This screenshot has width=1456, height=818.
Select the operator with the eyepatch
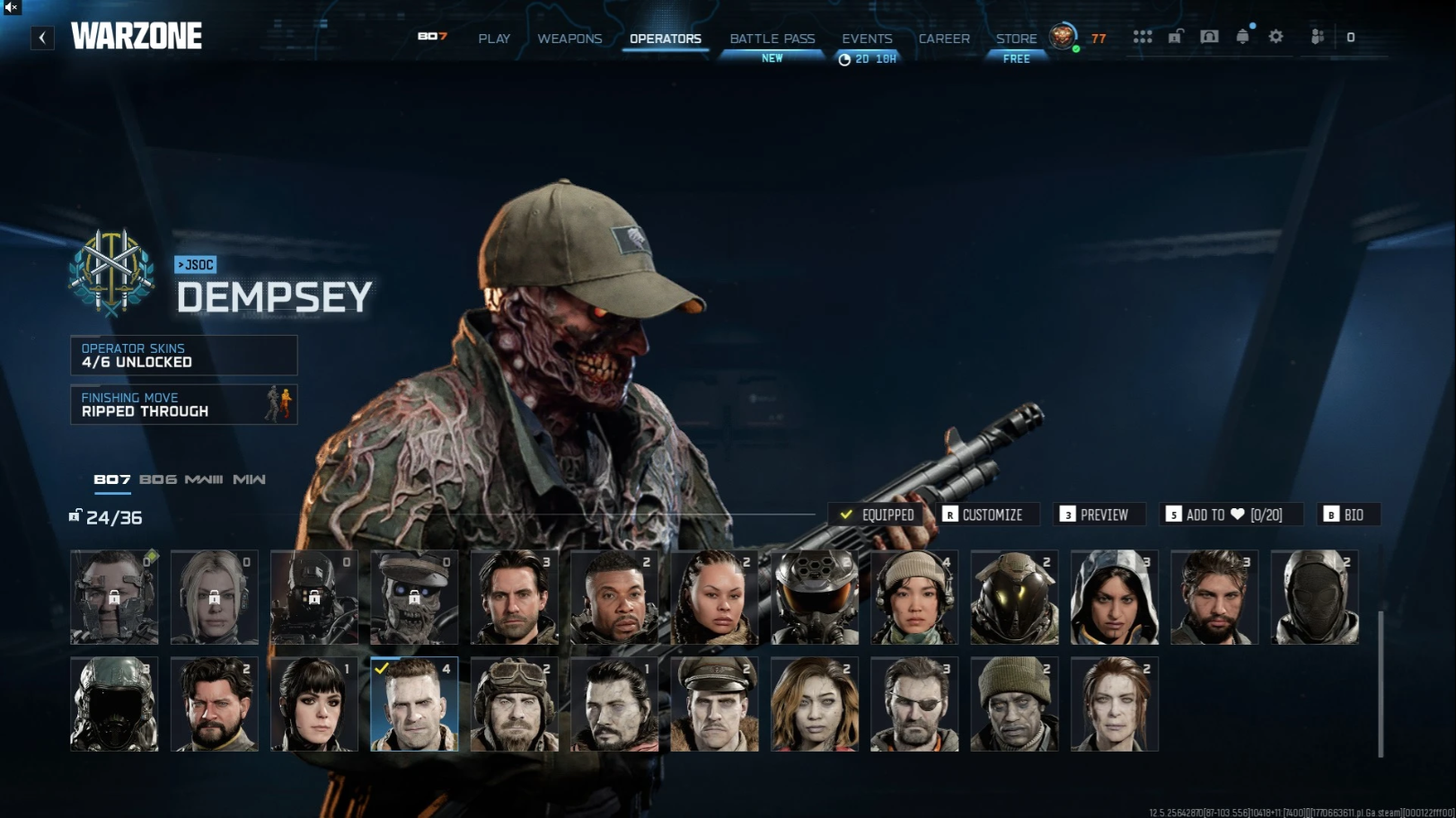pyautogui.click(x=914, y=704)
